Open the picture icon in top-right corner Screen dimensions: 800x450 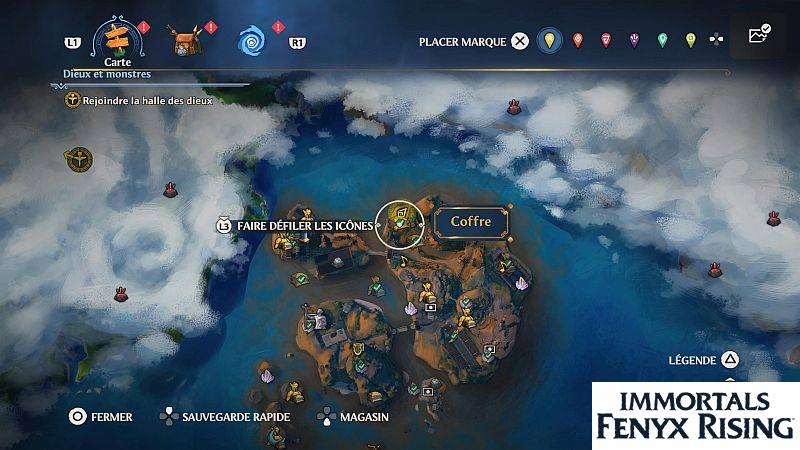[x=758, y=35]
